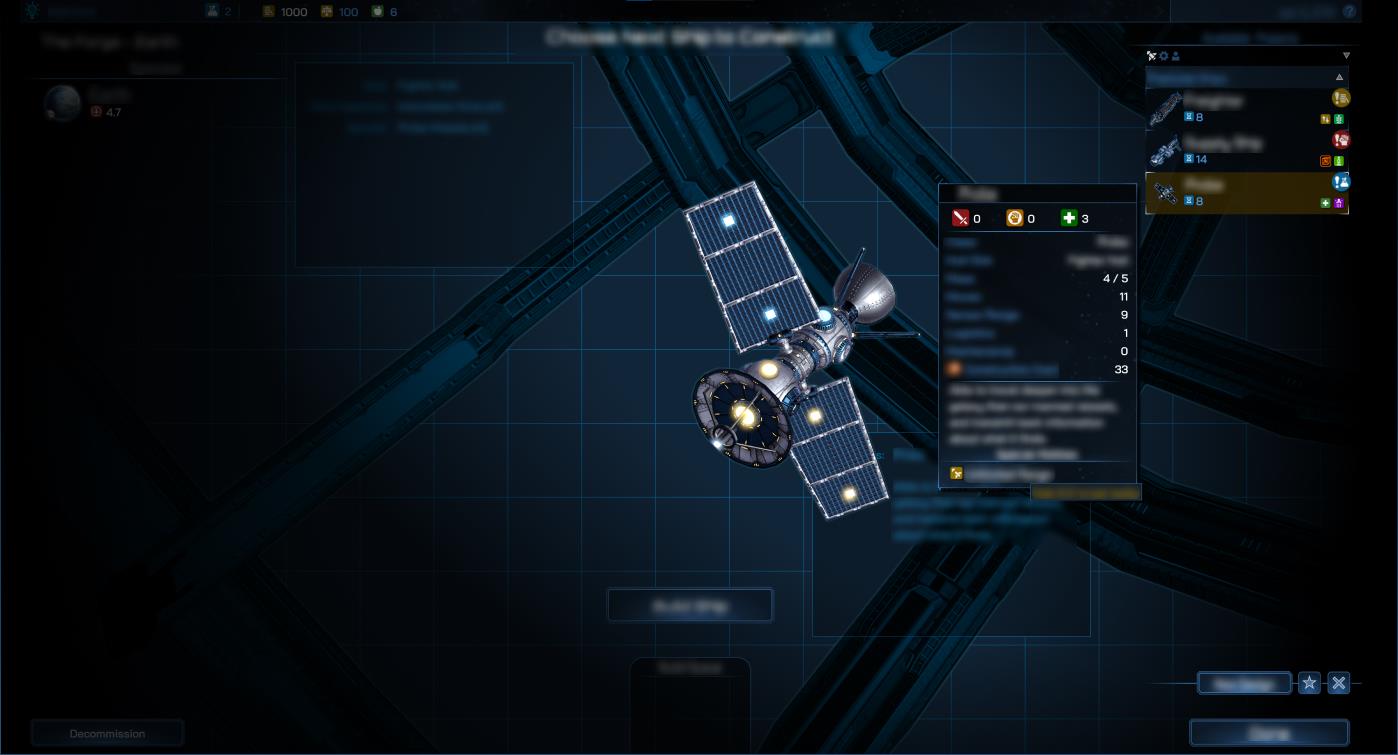Image resolution: width=1398 pixels, height=755 pixels.
Task: Click the star favorite button
Action: click(1309, 683)
